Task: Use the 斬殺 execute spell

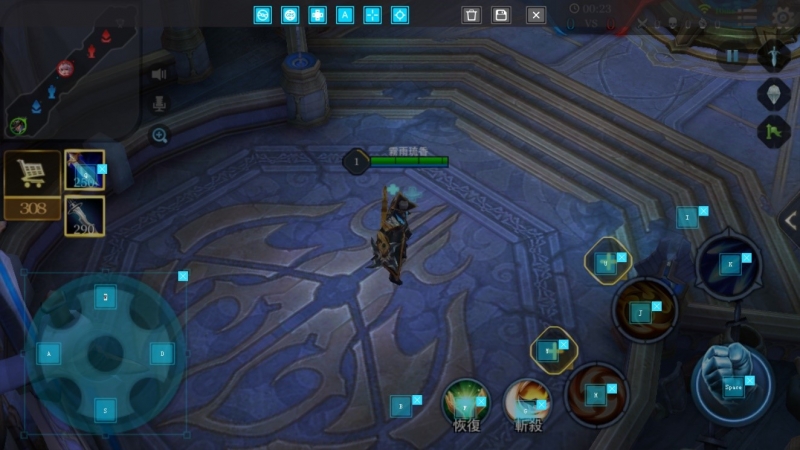Action: pyautogui.click(x=527, y=402)
